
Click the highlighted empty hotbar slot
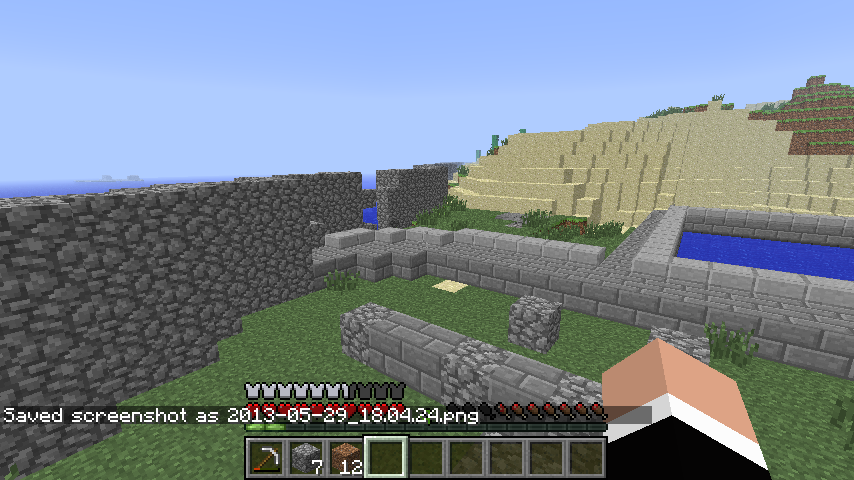(385, 458)
